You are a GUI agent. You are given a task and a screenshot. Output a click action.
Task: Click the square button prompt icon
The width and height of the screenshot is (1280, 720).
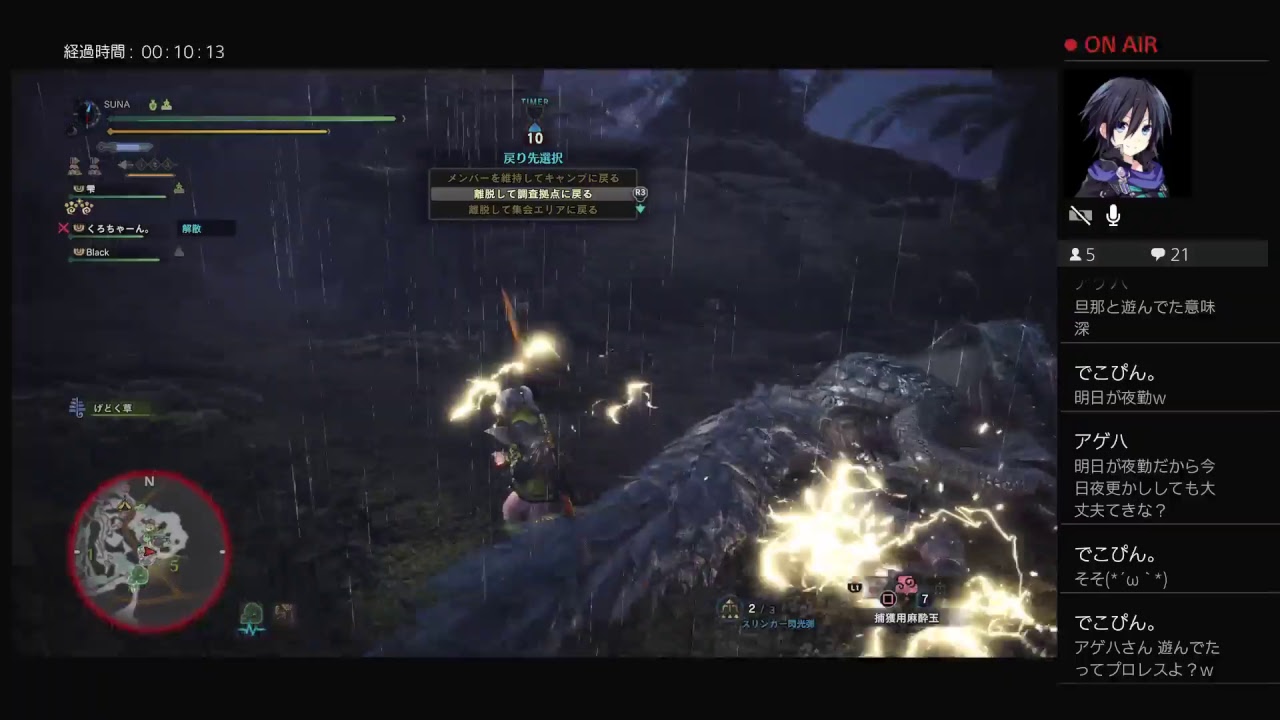(888, 599)
